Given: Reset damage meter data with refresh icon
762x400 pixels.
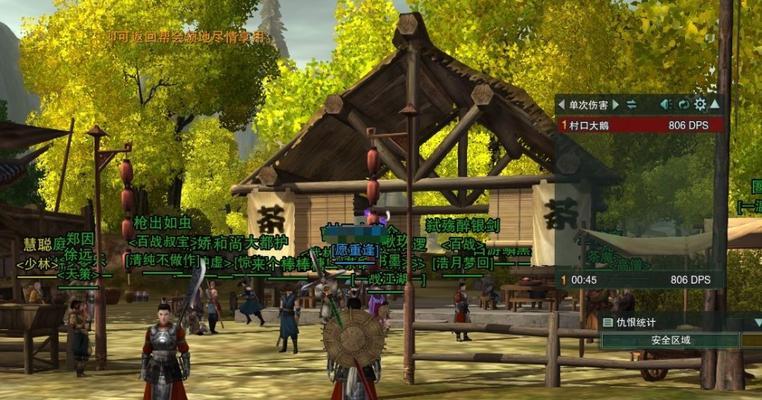Looking at the screenshot, I should (x=683, y=104).
